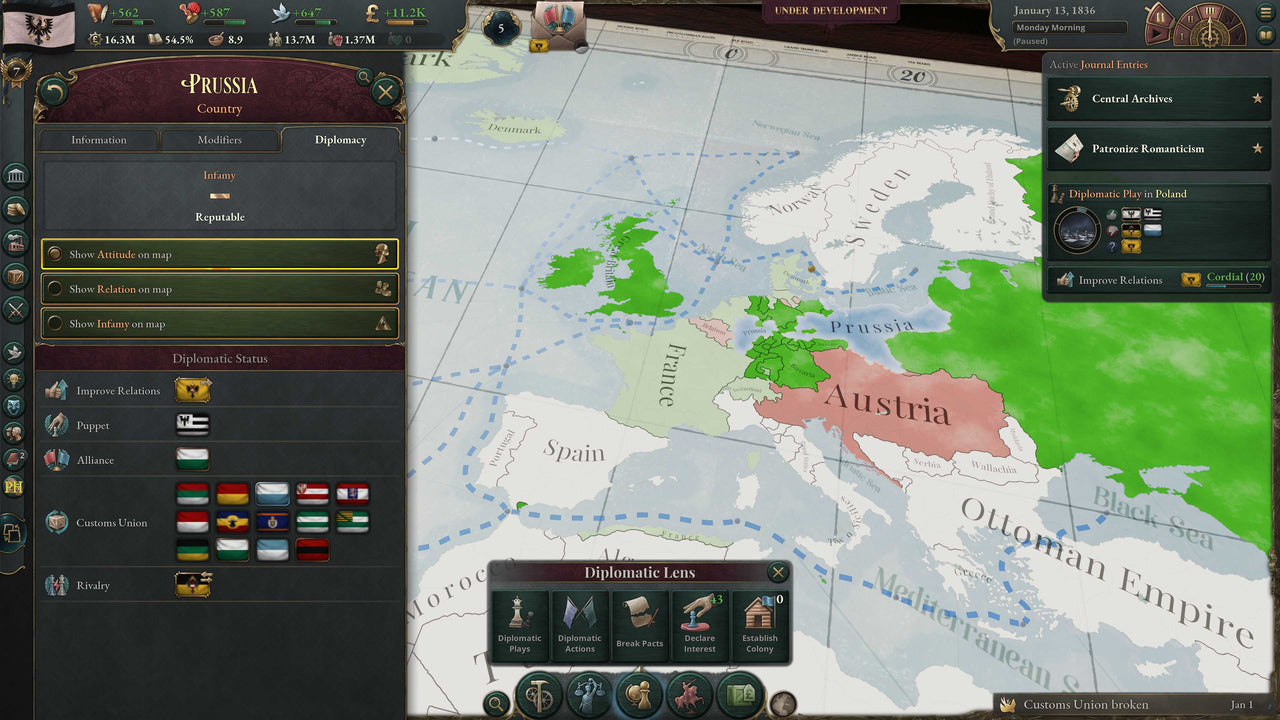
Task: Open the Declare Interest option
Action: point(700,625)
